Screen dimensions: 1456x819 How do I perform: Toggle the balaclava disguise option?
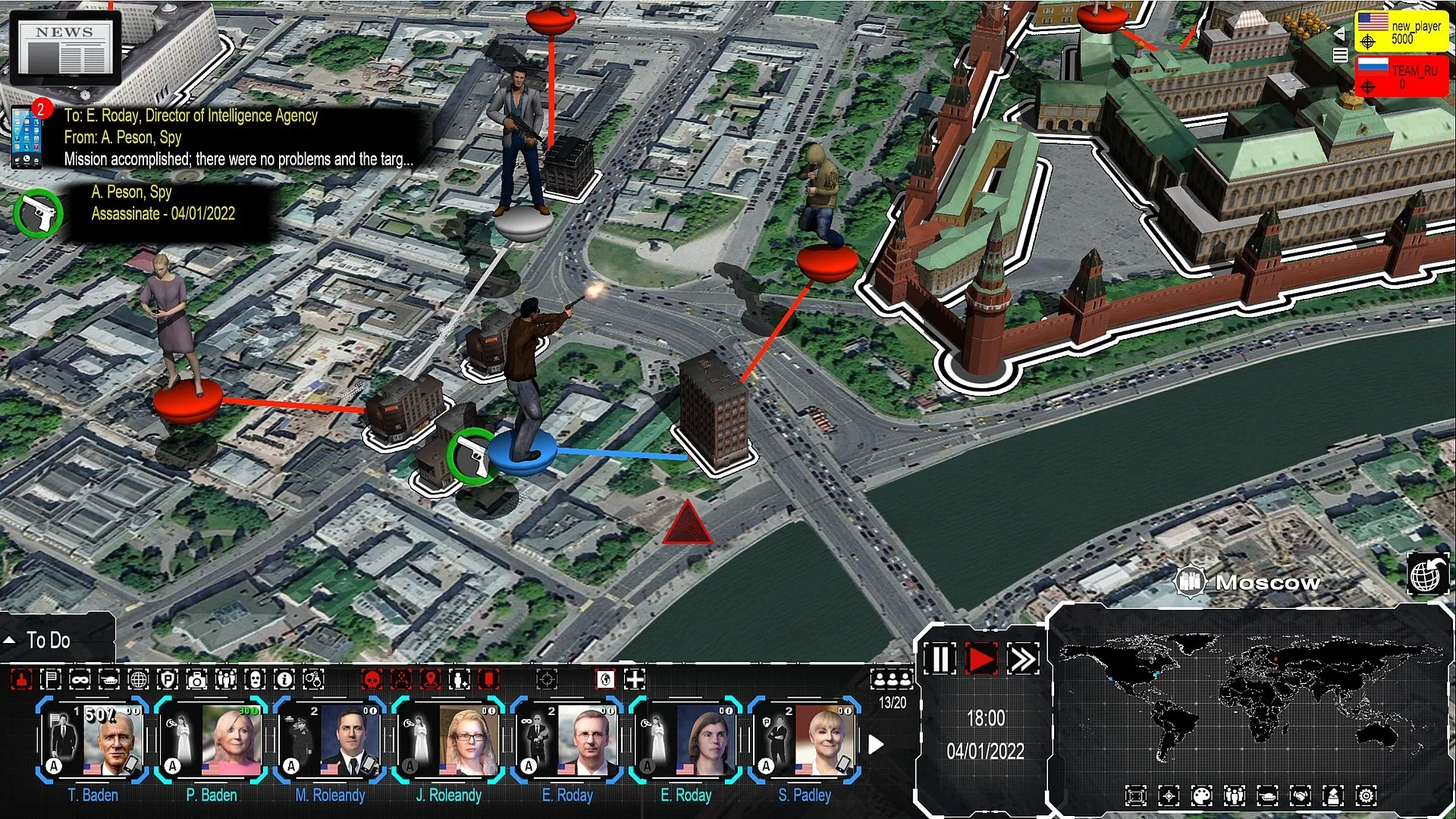[x=256, y=679]
